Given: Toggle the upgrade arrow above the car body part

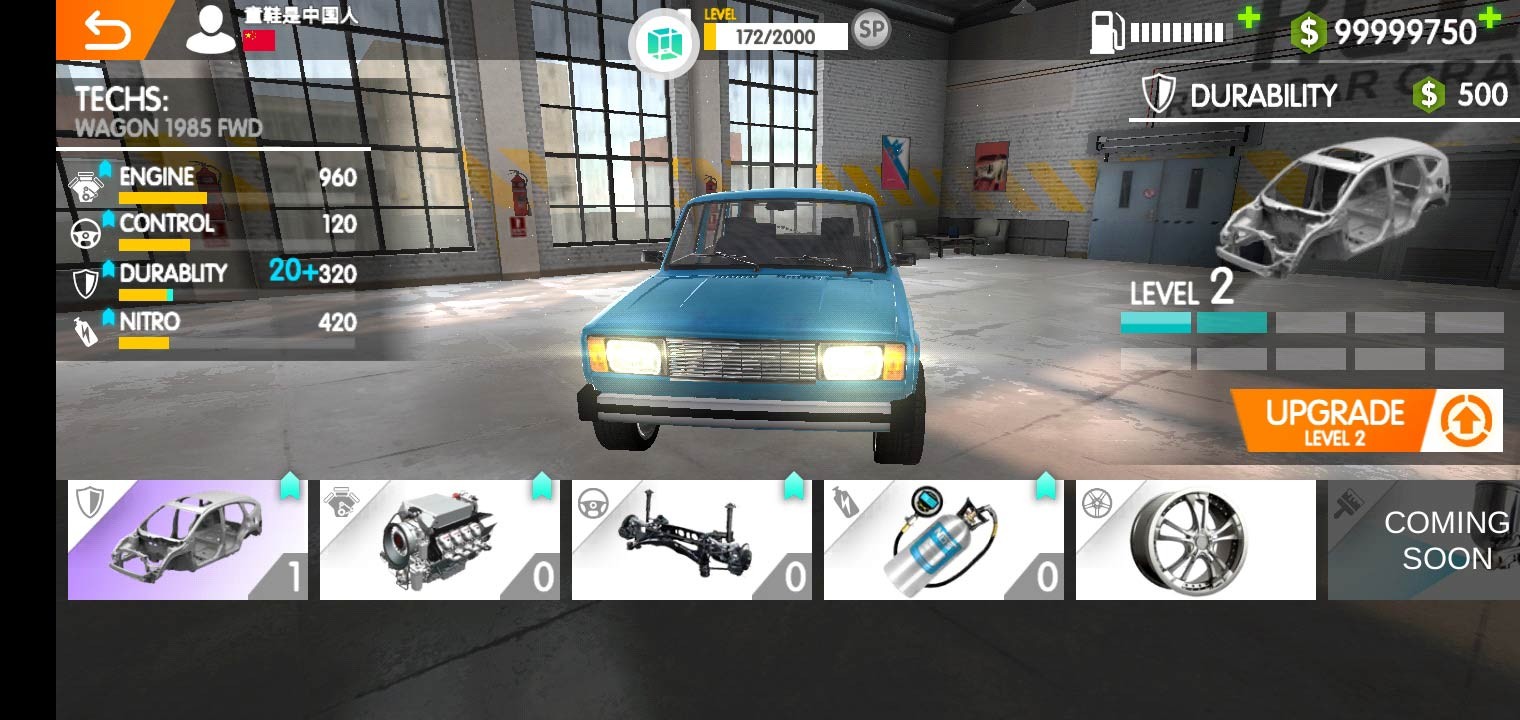Looking at the screenshot, I should click(x=288, y=485).
